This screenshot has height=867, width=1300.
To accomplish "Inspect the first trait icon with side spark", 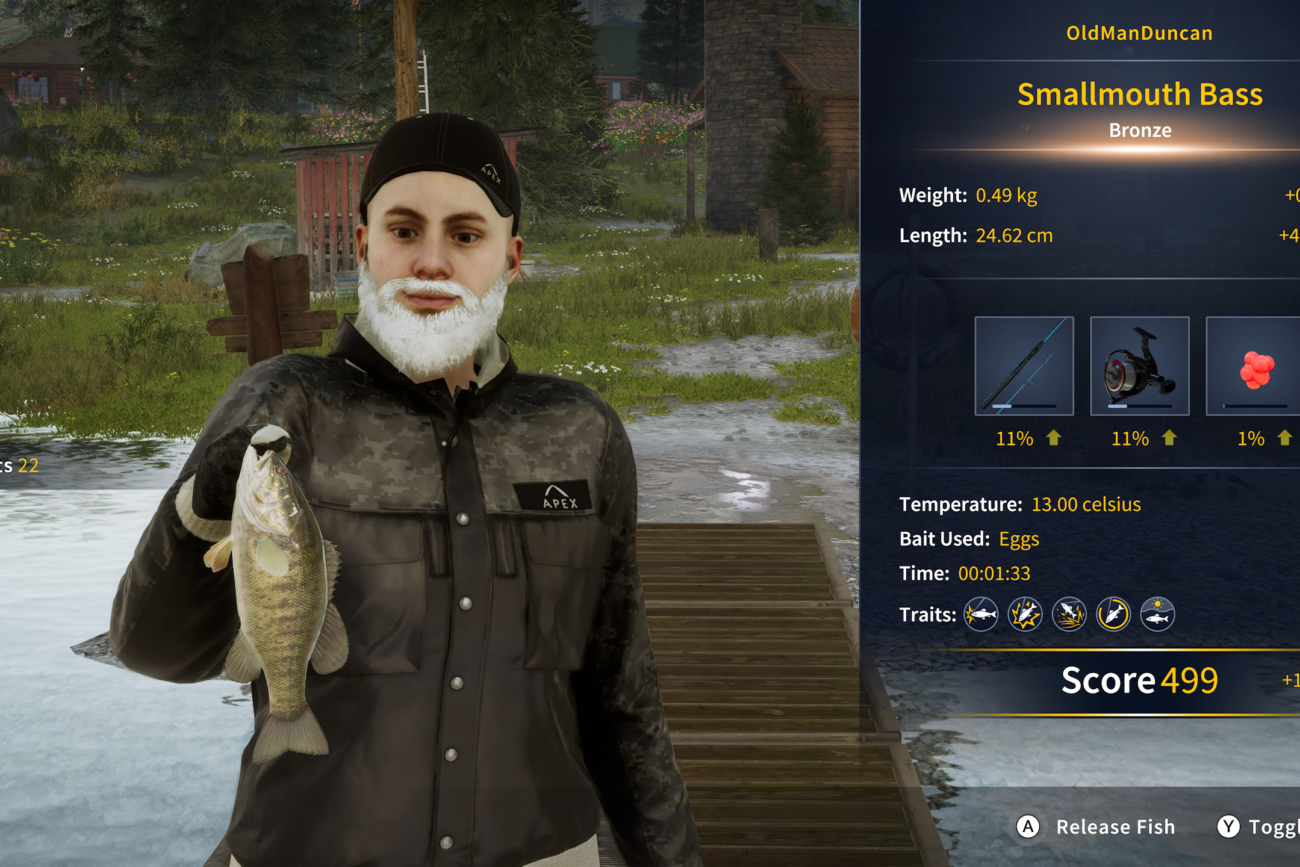I will coord(981,614).
